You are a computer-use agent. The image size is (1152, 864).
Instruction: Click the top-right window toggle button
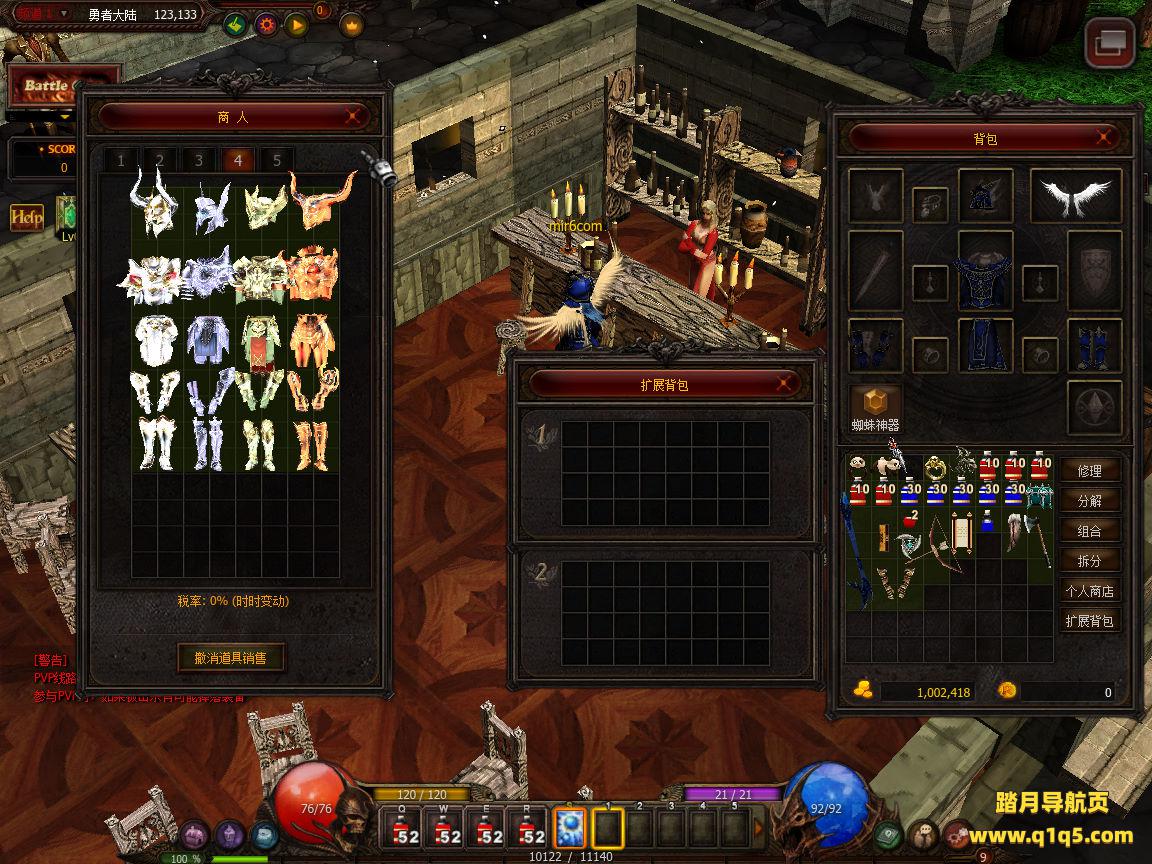1111,43
